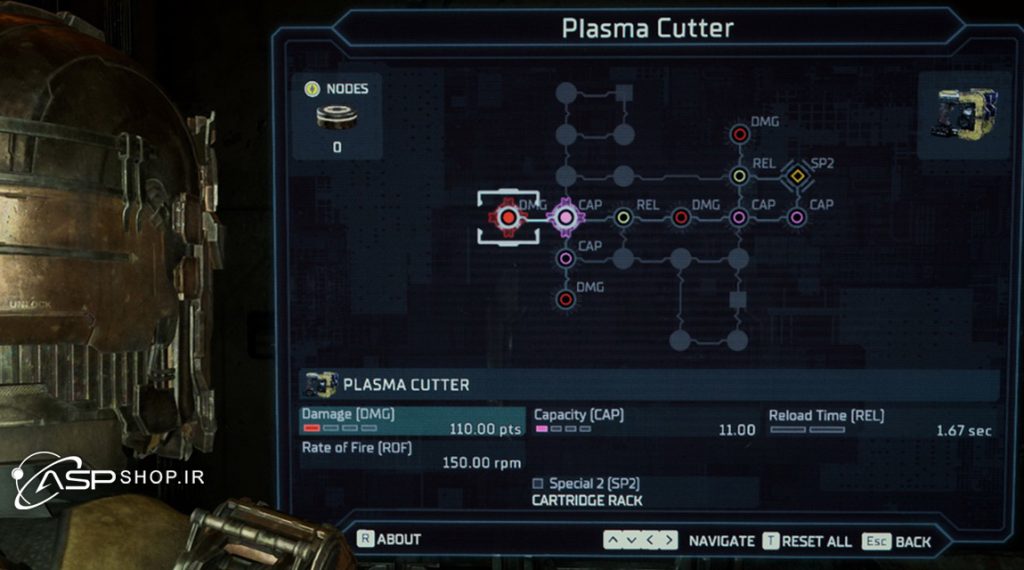
Task: Select the bracketed red DMG node
Action: coord(508,217)
